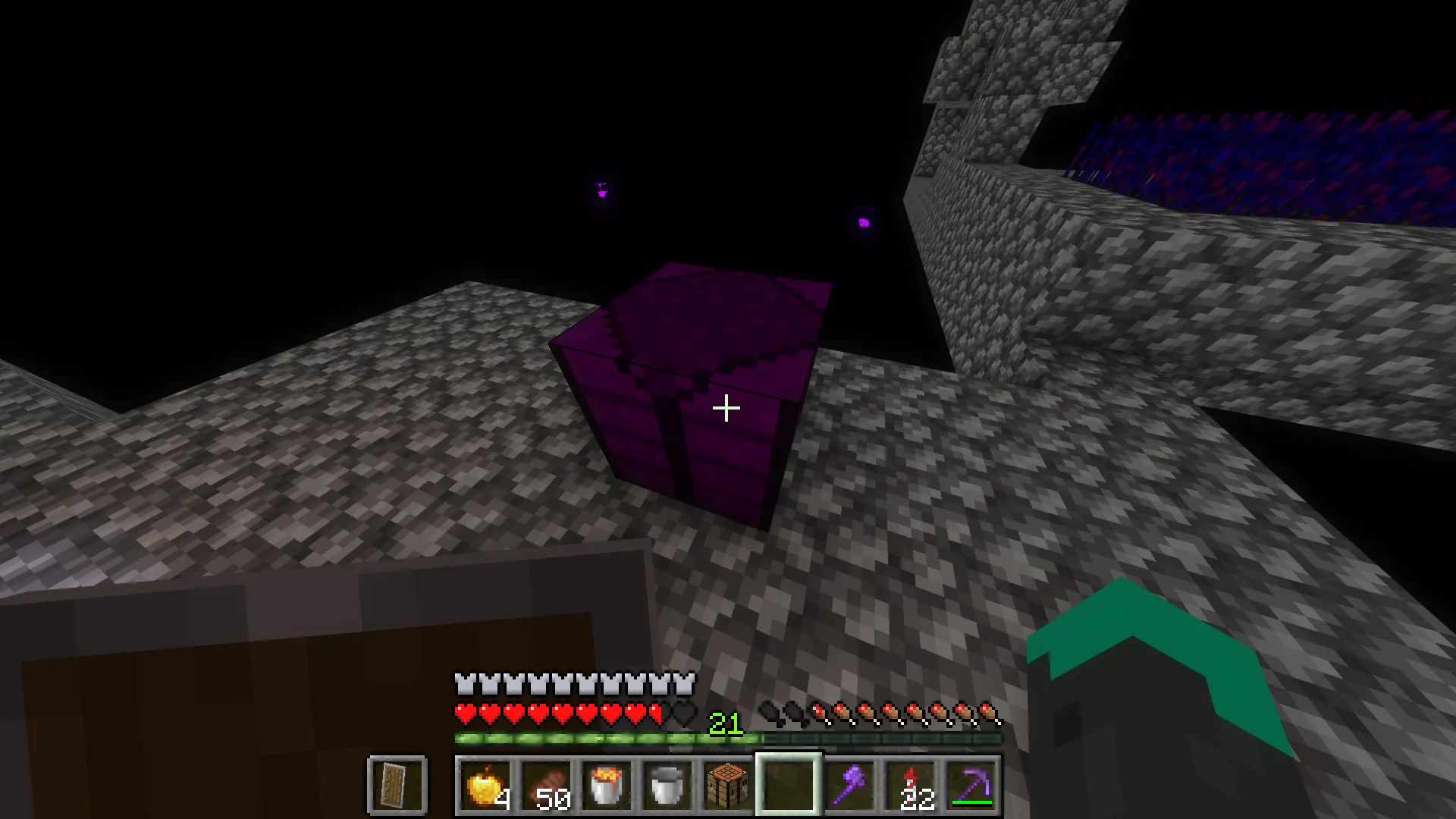Click the experience level number 21
Viewport: 1456px width, 819px height.
(x=724, y=724)
